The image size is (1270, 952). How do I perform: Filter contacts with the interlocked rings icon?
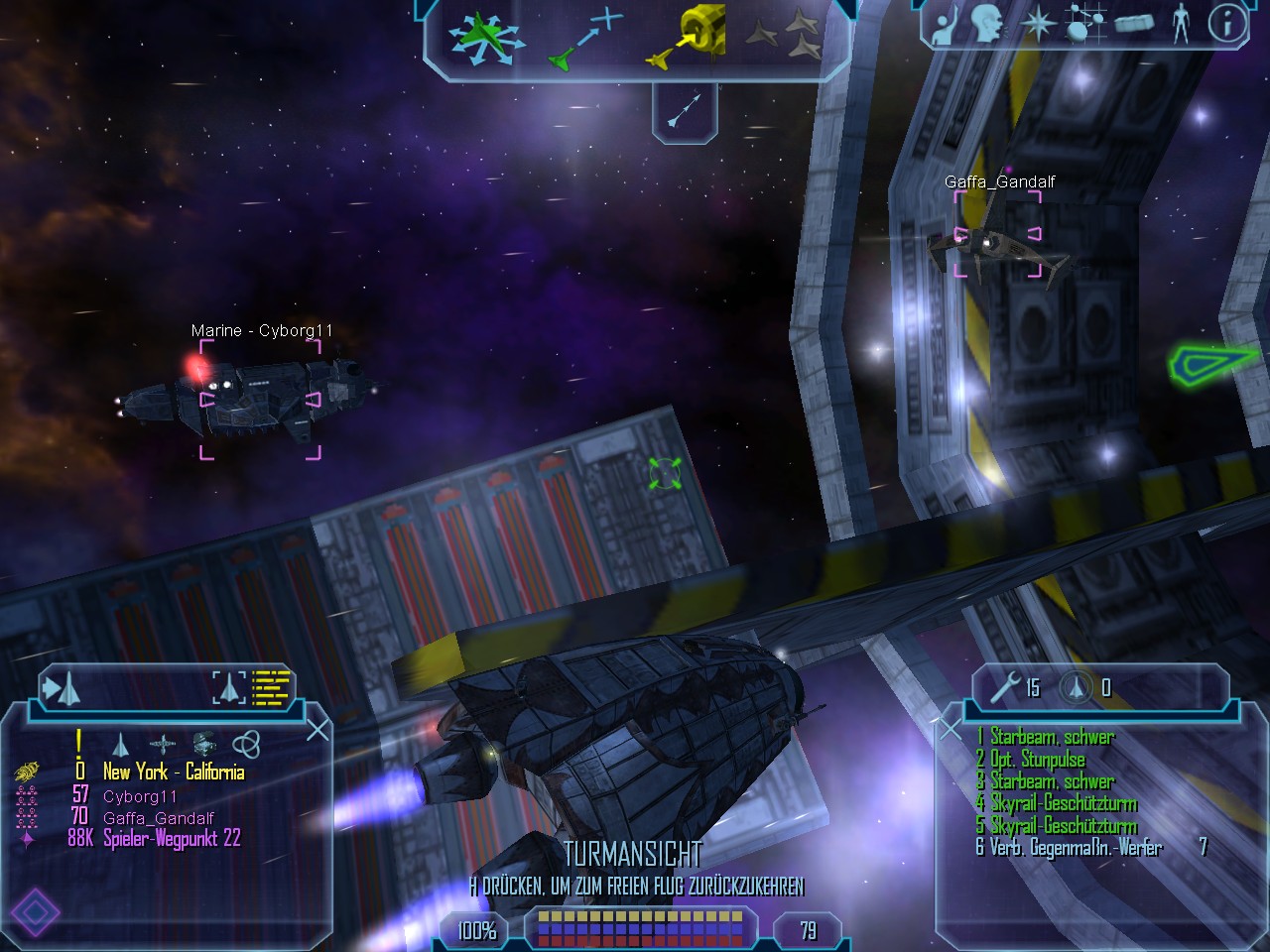[x=245, y=744]
